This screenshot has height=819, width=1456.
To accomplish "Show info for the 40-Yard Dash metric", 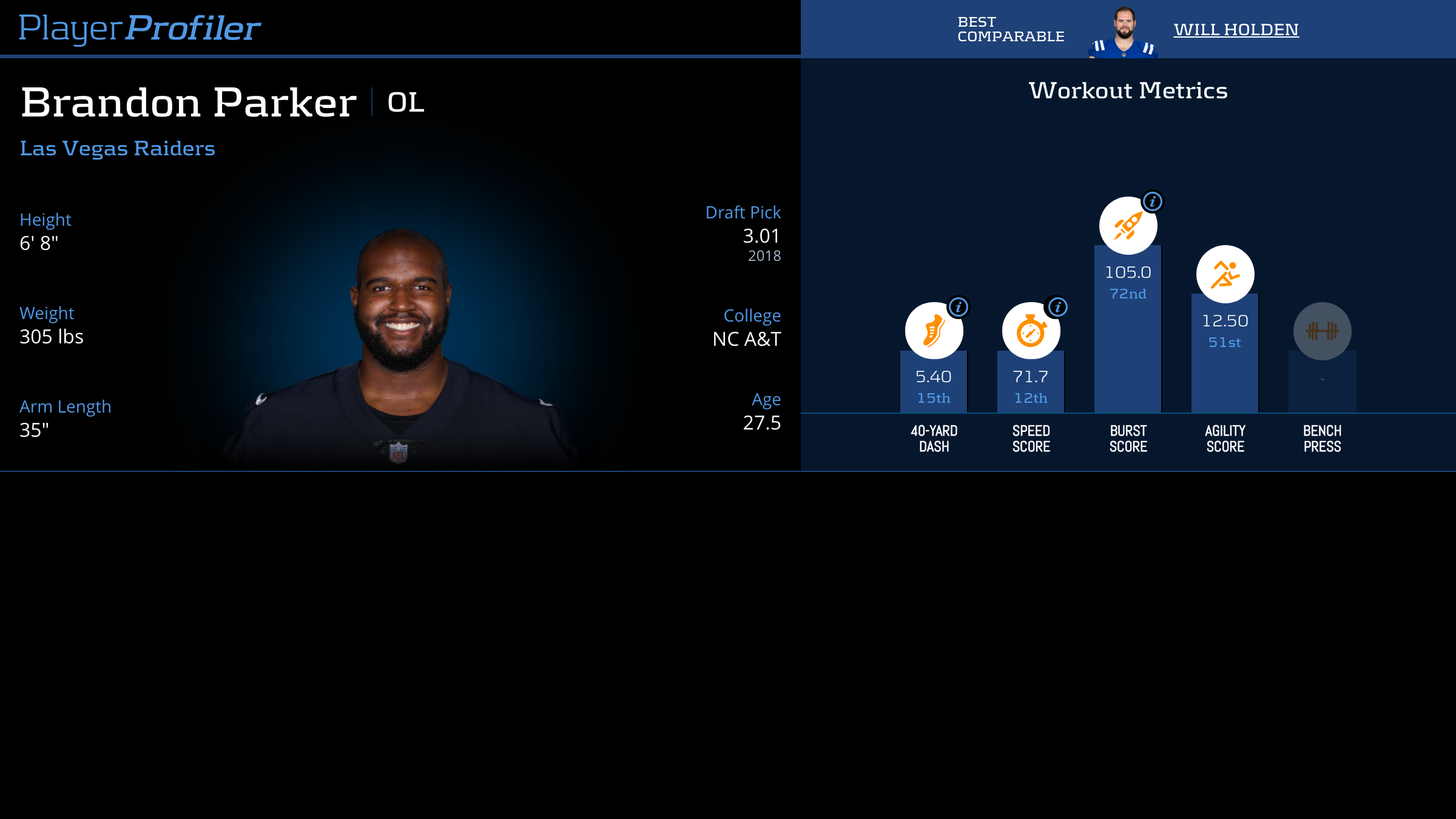I will tap(959, 307).
